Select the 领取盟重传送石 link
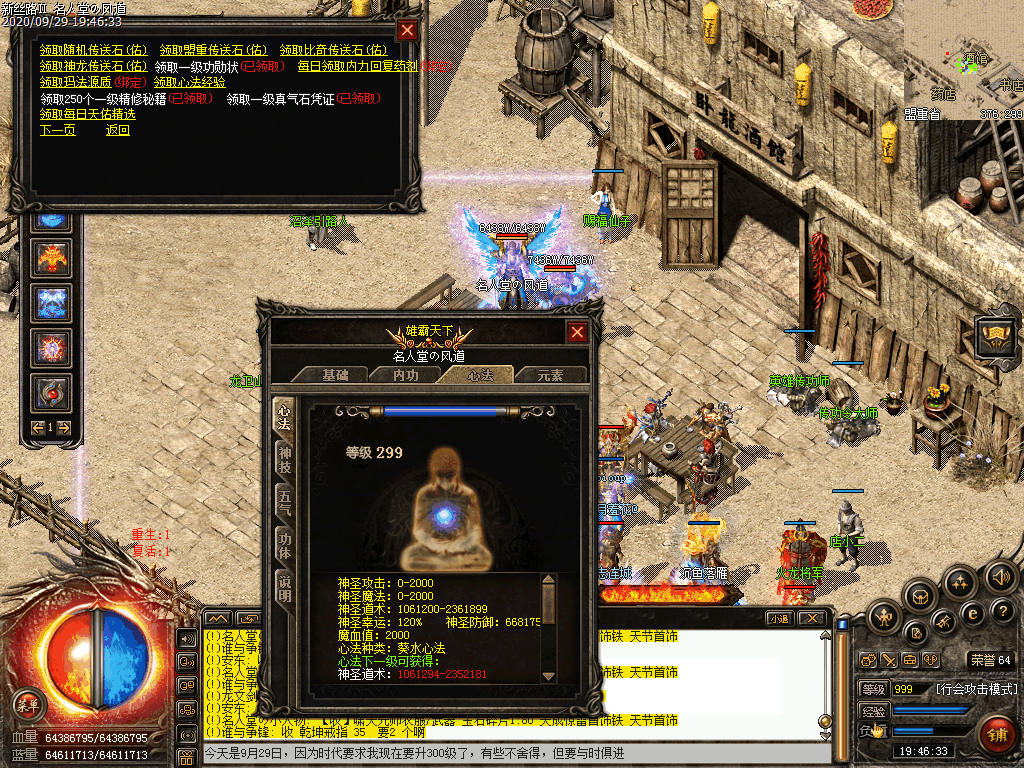This screenshot has width=1024, height=768. [x=212, y=49]
